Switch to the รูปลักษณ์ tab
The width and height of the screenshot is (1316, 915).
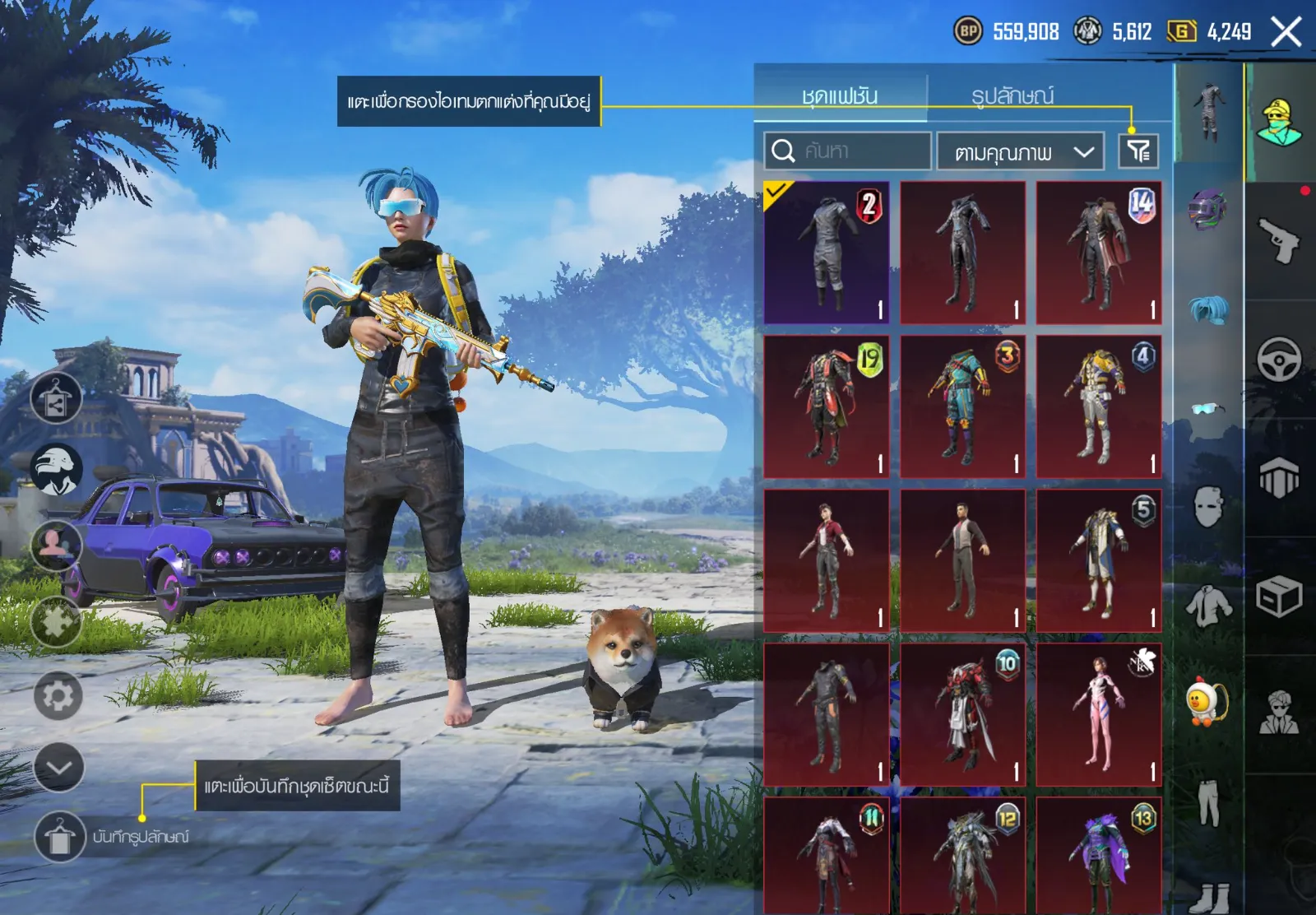(x=1012, y=96)
